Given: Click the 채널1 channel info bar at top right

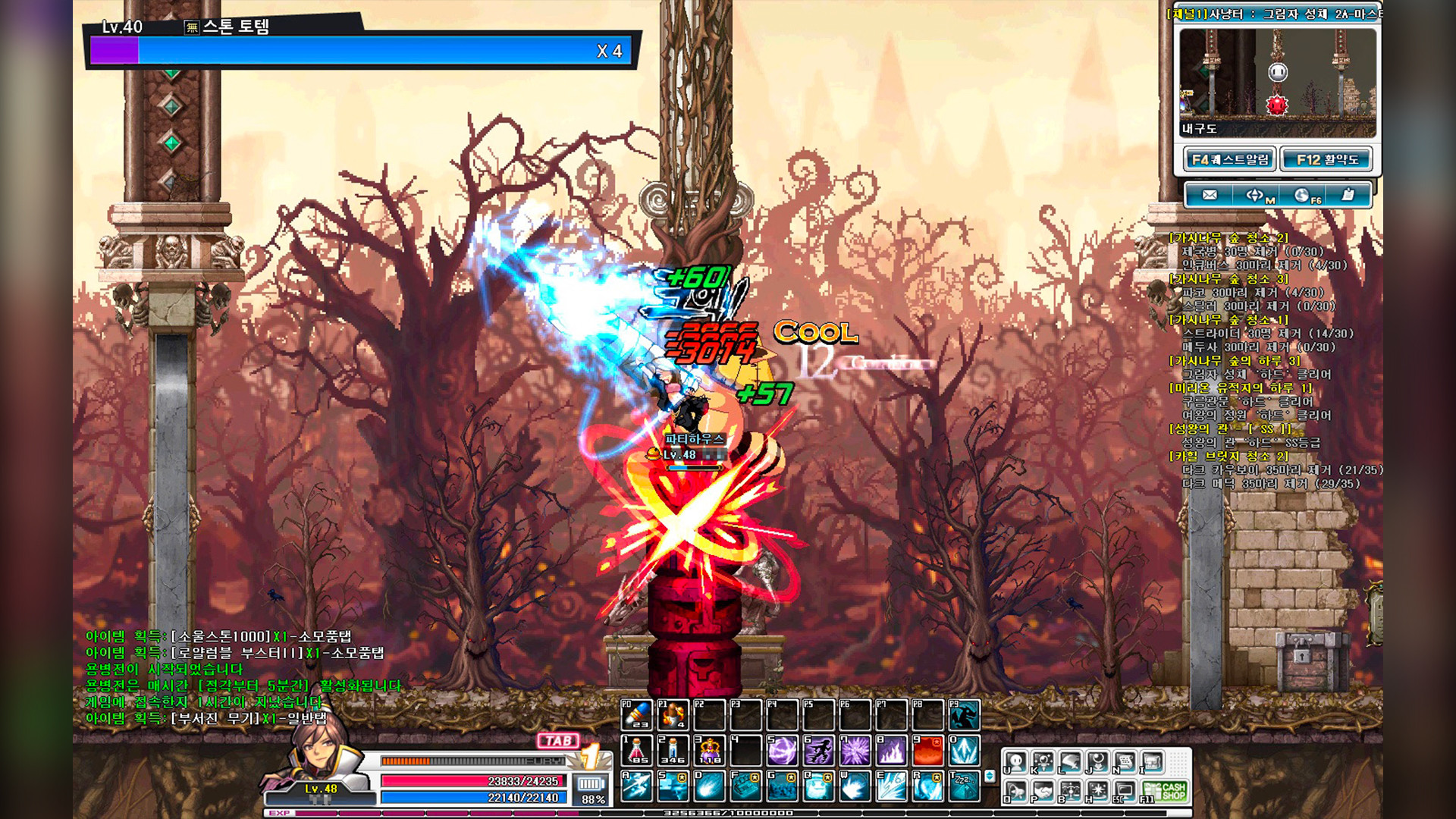Looking at the screenshot, I should 1274,14.
